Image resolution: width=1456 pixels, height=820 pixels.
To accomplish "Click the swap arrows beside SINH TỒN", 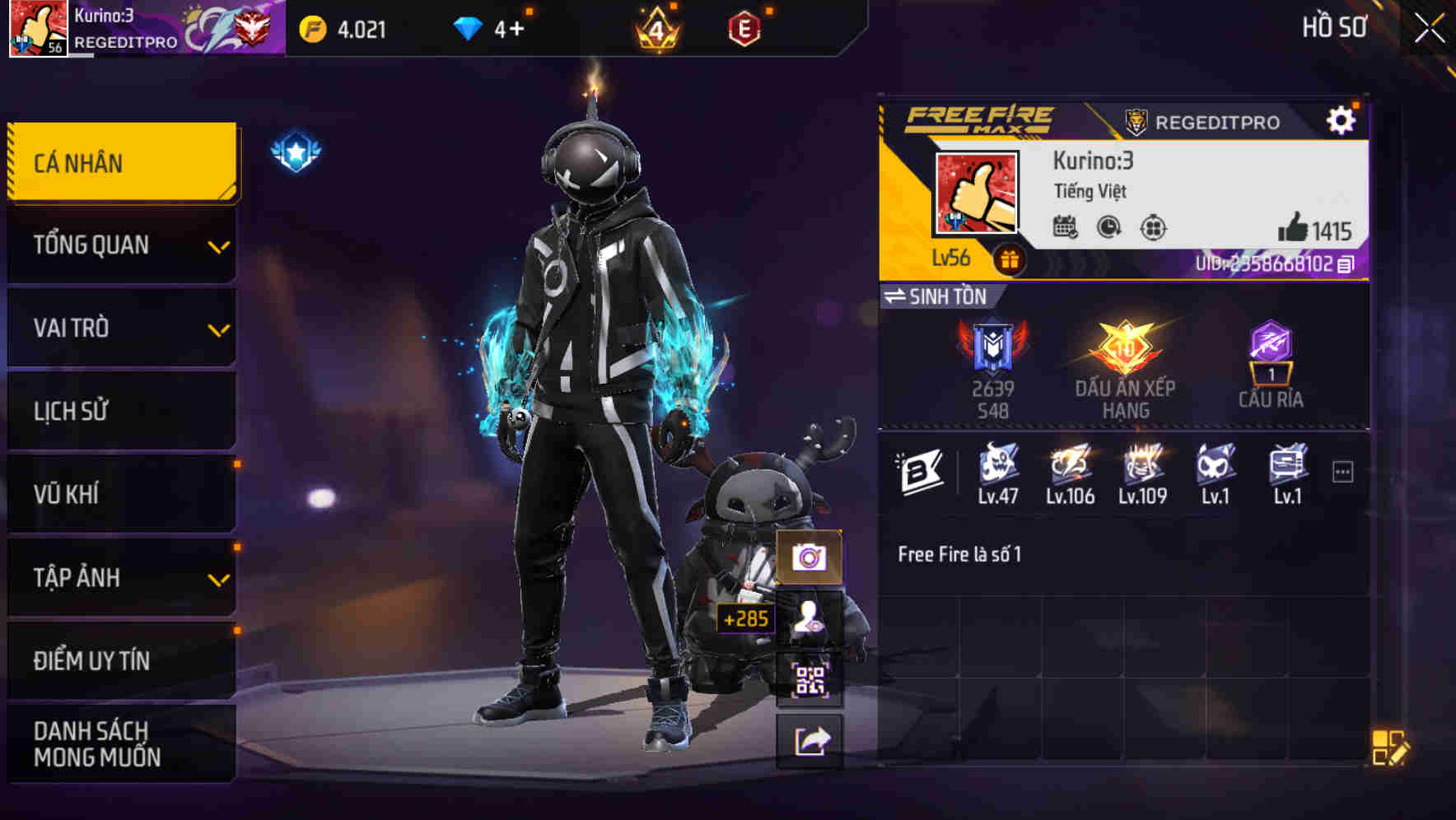I will [x=897, y=297].
